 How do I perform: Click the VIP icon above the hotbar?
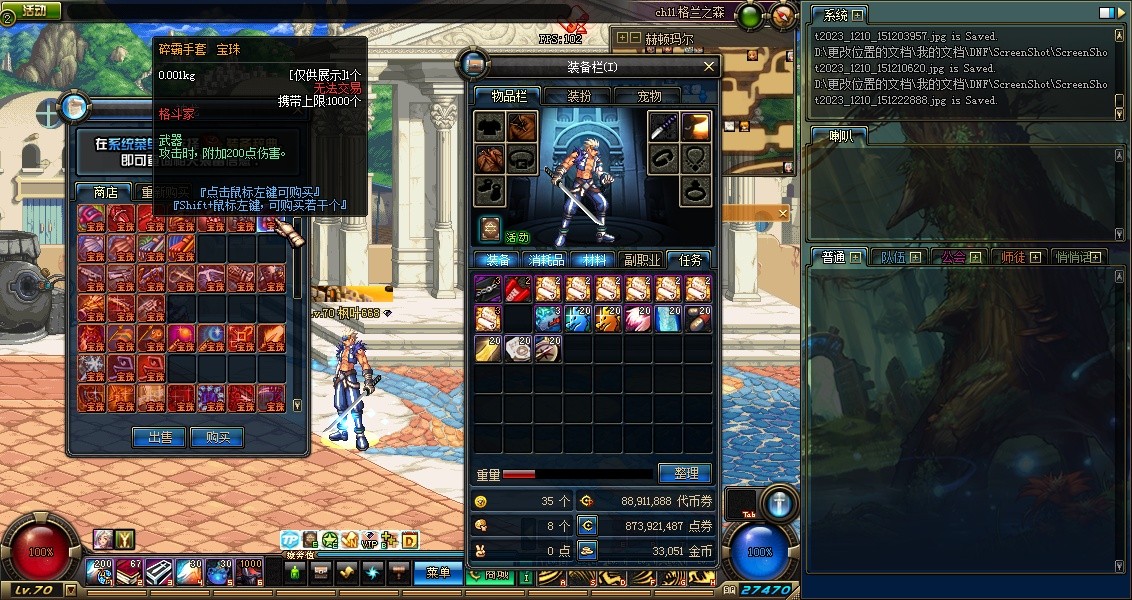[x=369, y=541]
